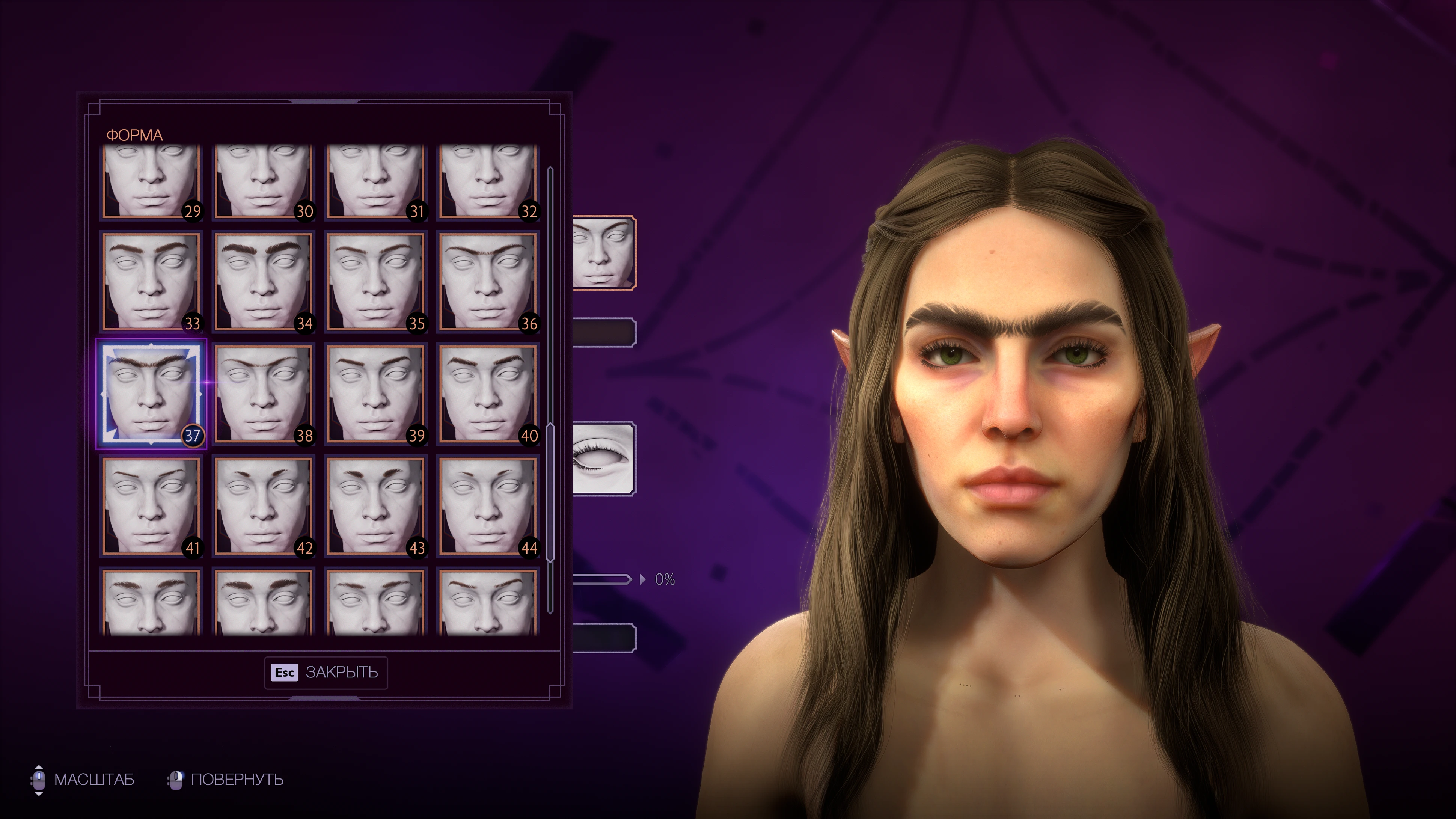The width and height of the screenshot is (1456, 819).
Task: Select face shape tile 29
Action: coord(151,180)
